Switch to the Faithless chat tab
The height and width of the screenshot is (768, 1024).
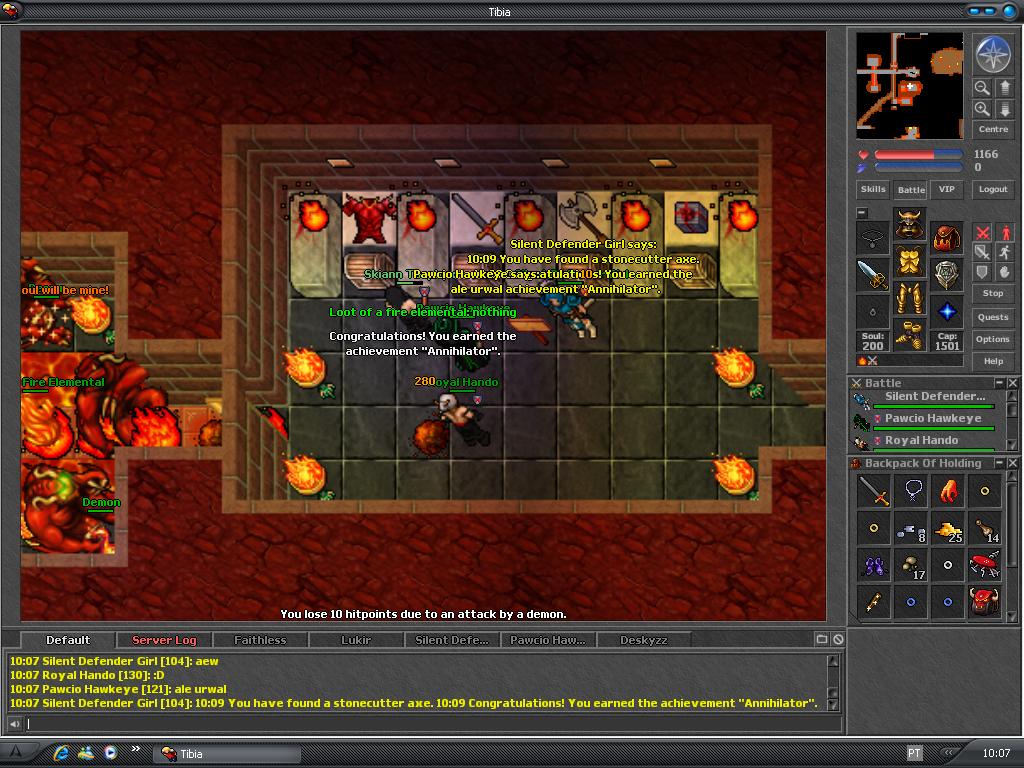point(260,640)
